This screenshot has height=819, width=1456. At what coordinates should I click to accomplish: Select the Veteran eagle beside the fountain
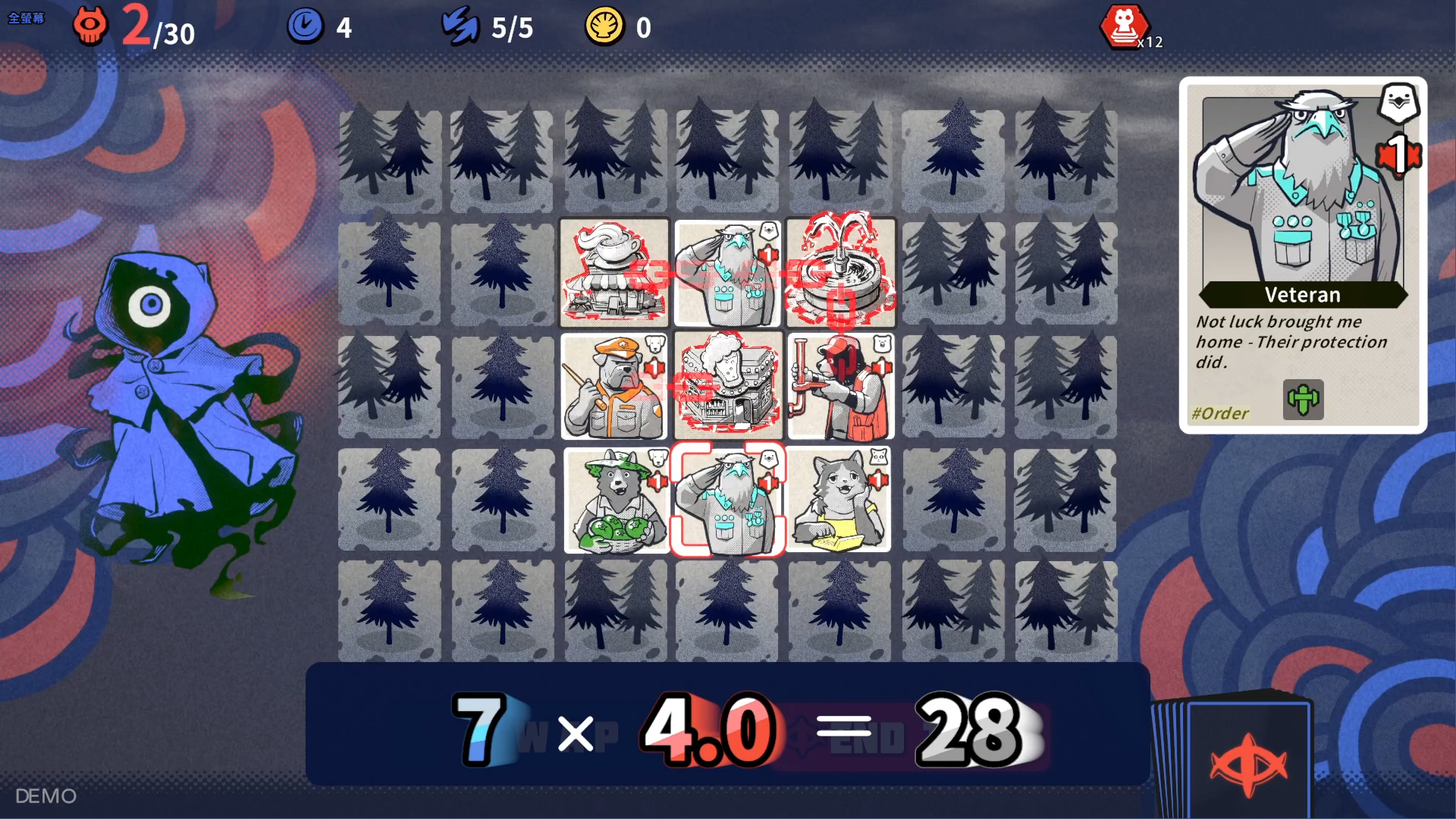727,273
